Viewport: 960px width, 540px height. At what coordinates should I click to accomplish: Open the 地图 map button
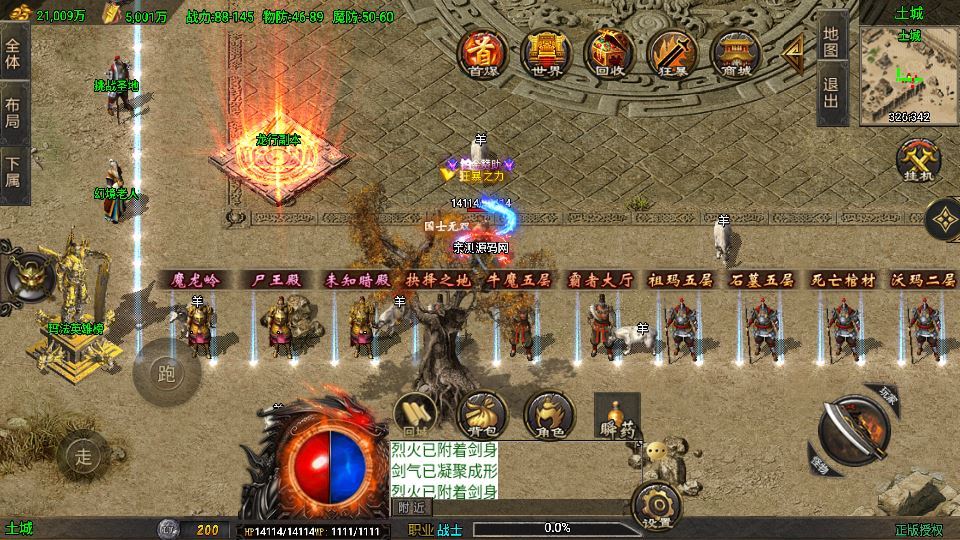(x=830, y=40)
